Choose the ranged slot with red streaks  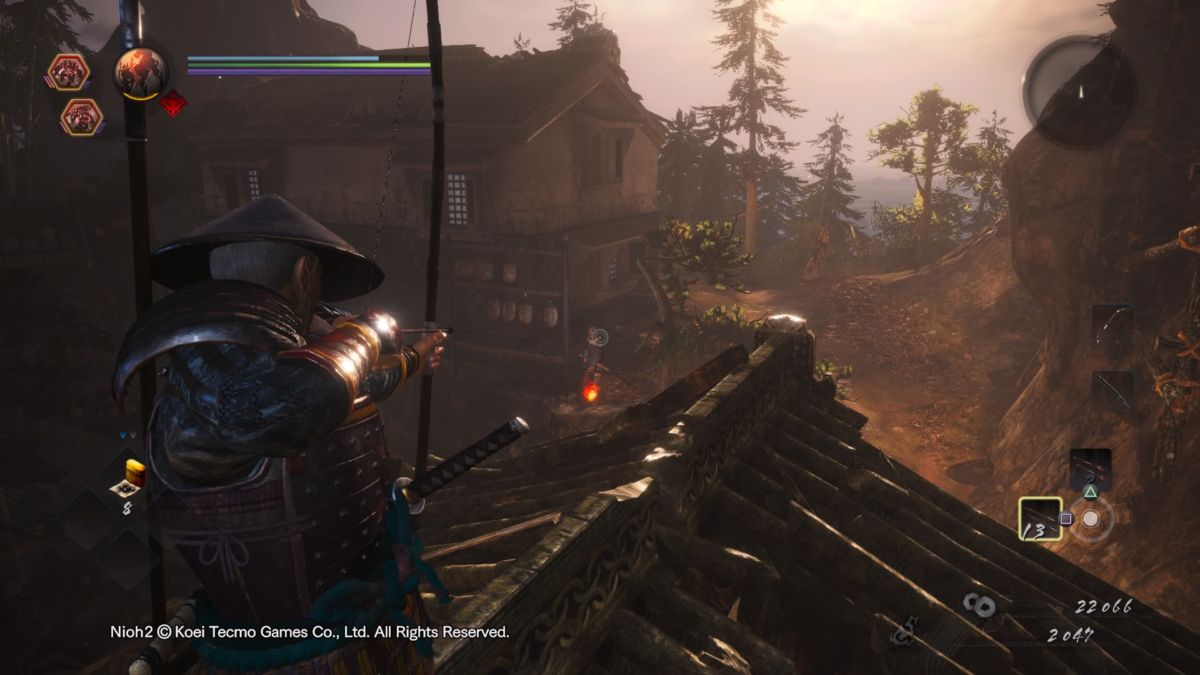point(1089,470)
